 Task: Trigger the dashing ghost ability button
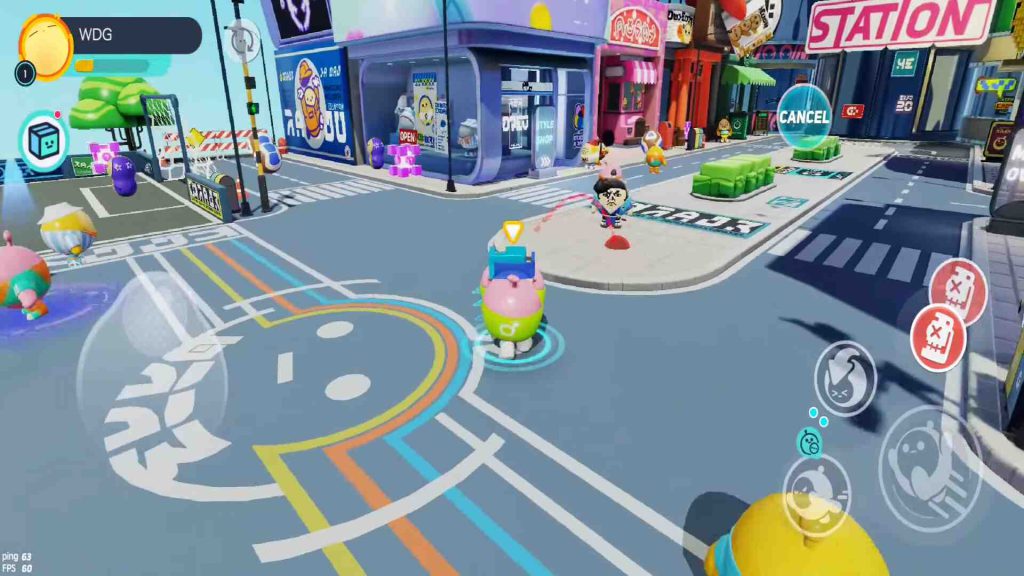[816, 494]
